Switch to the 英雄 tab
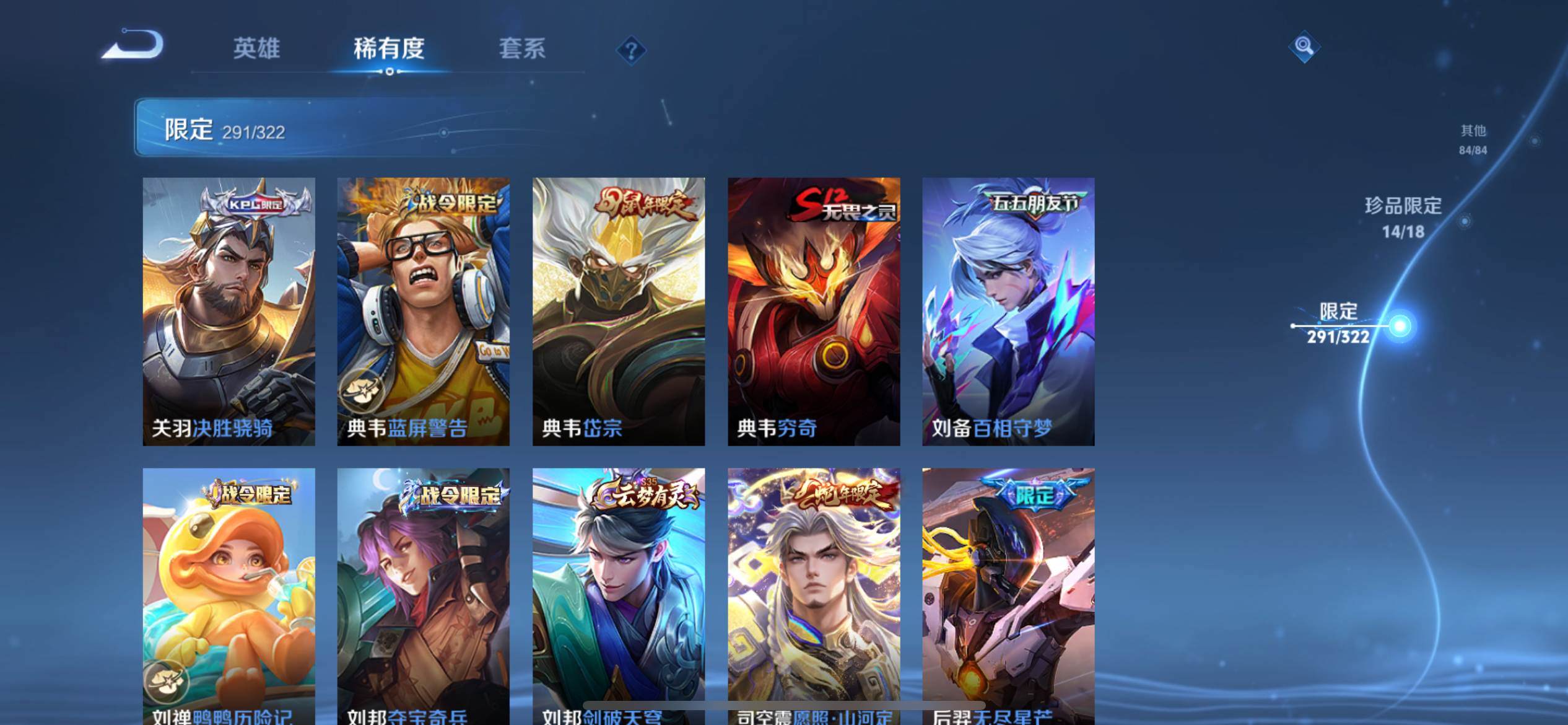 click(256, 48)
